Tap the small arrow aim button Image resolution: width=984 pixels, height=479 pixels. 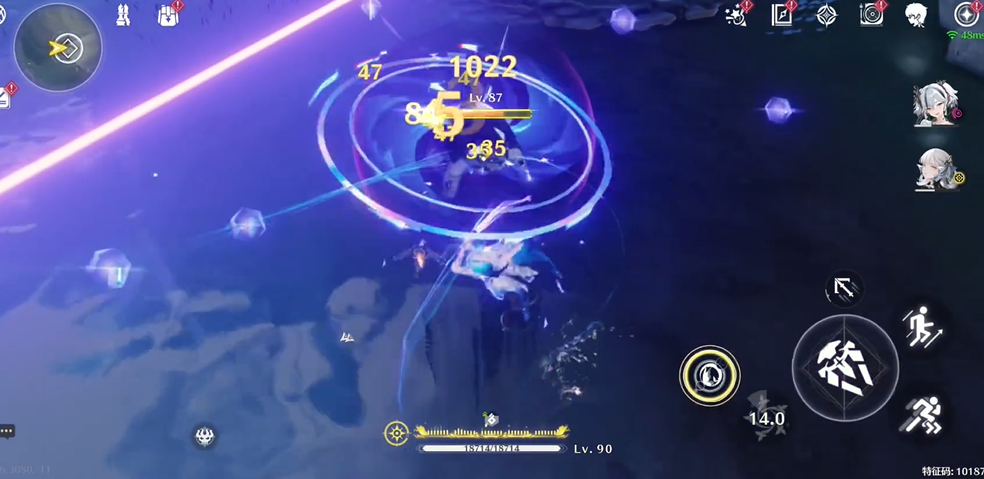pyautogui.click(x=843, y=289)
